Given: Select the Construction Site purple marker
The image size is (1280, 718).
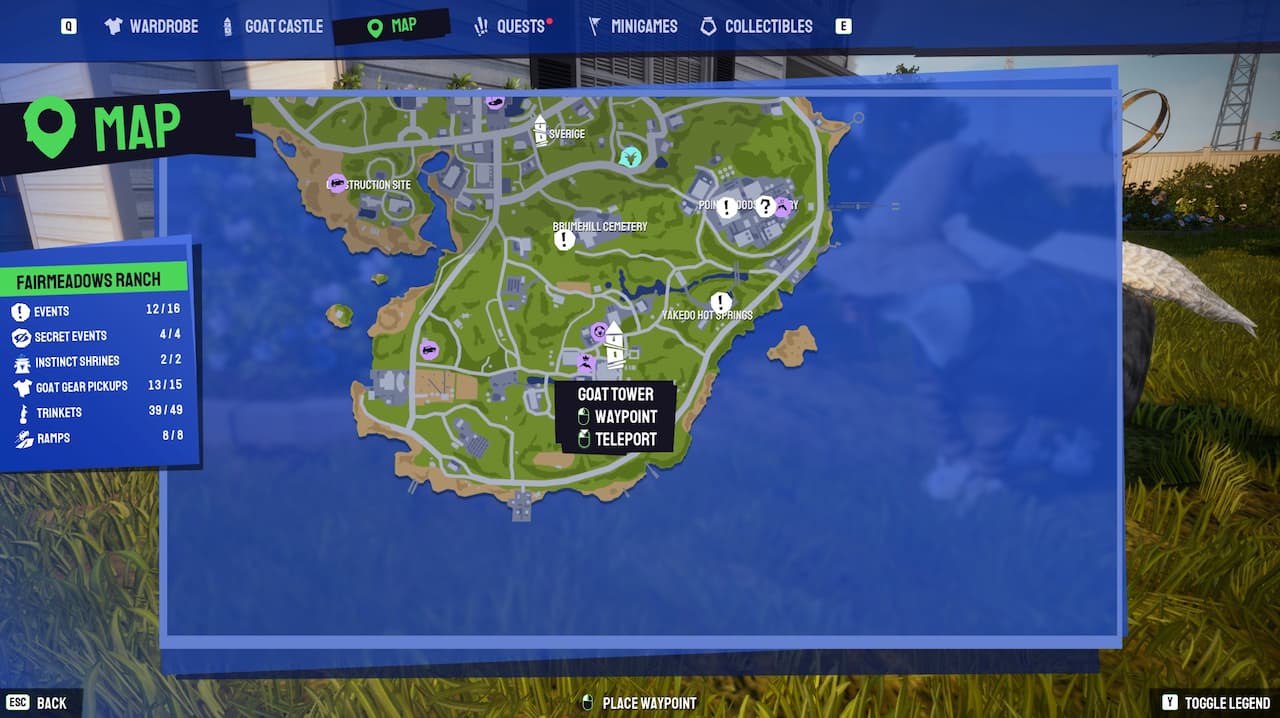Looking at the screenshot, I should point(337,184).
